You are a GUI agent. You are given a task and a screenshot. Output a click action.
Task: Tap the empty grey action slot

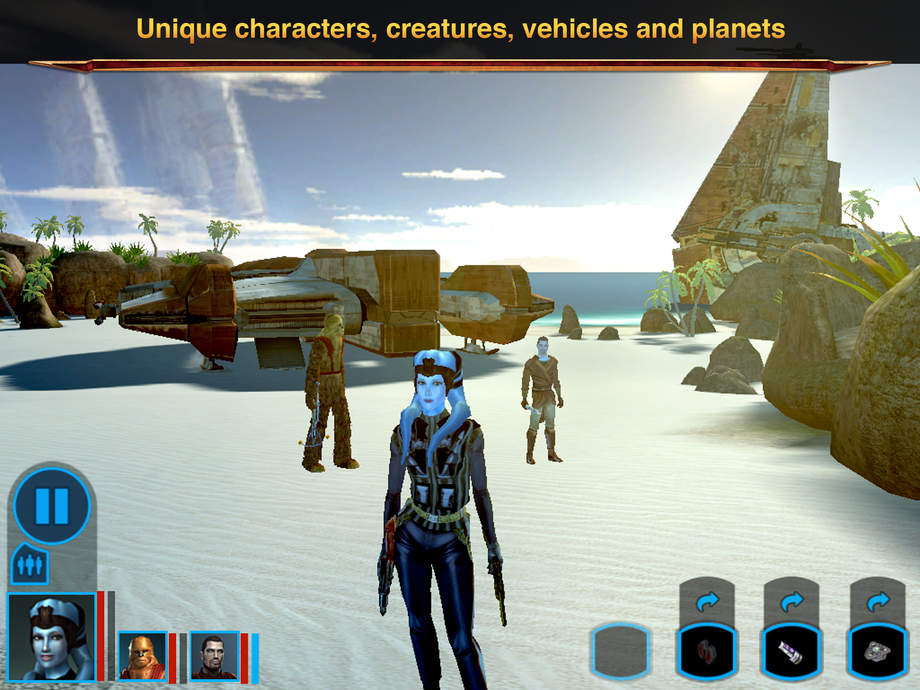click(620, 652)
